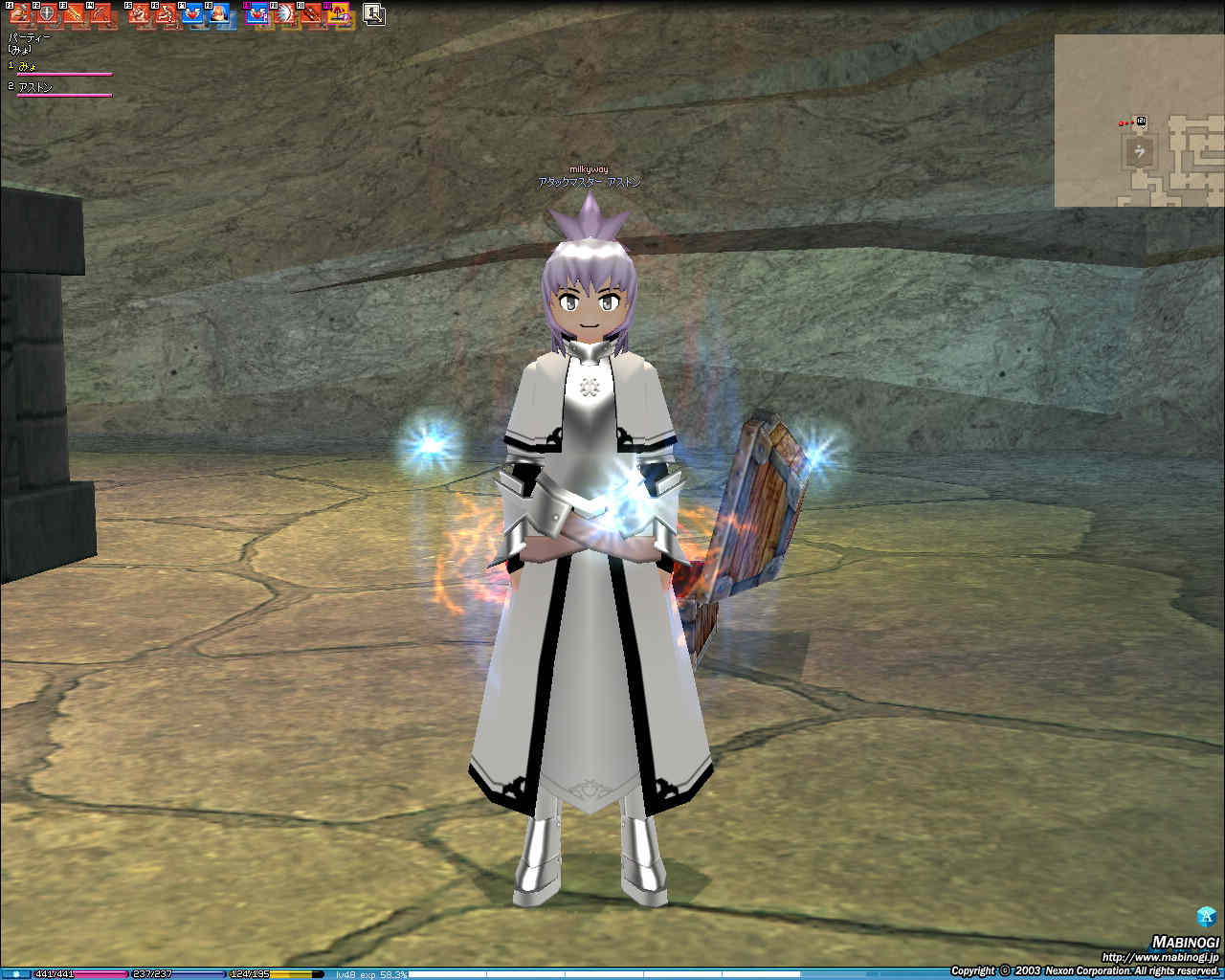Viewport: 1225px width, 980px height.
Task: Select party member みょ in party list
Action: pos(29,66)
